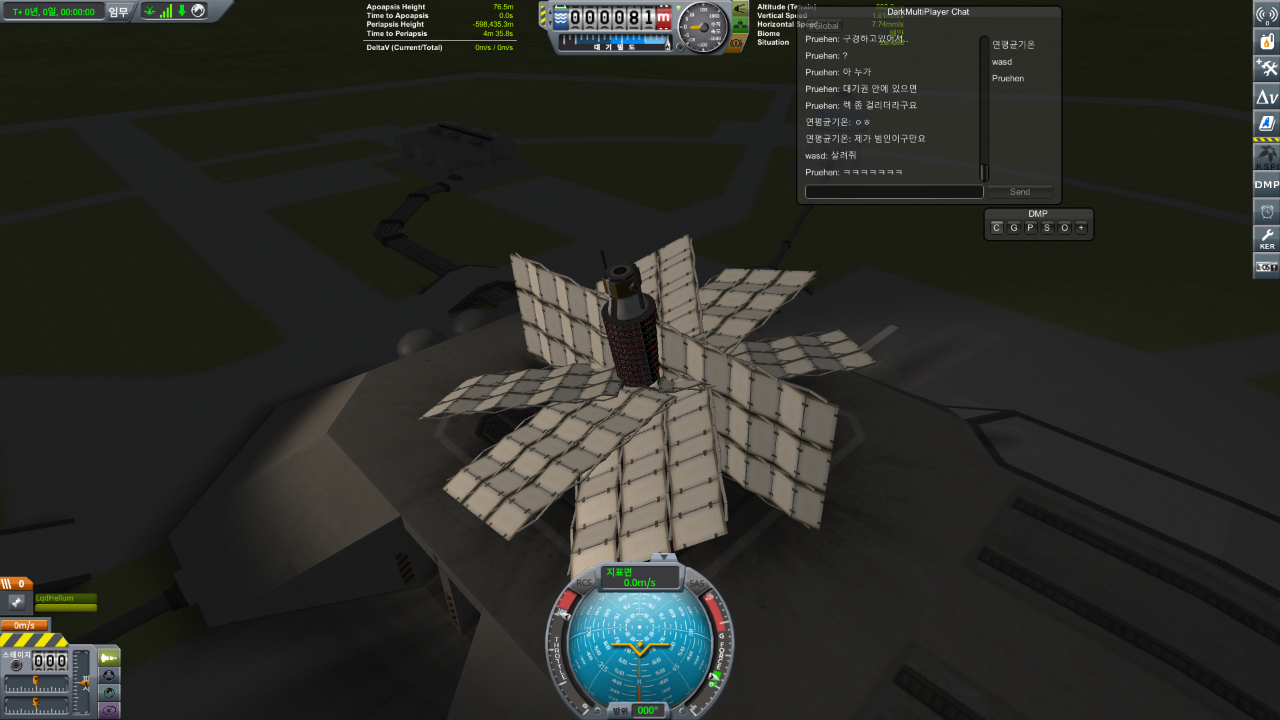This screenshot has width=1280, height=720.
Task: Open the fuel canister resources toolbar app
Action: coord(1267,42)
